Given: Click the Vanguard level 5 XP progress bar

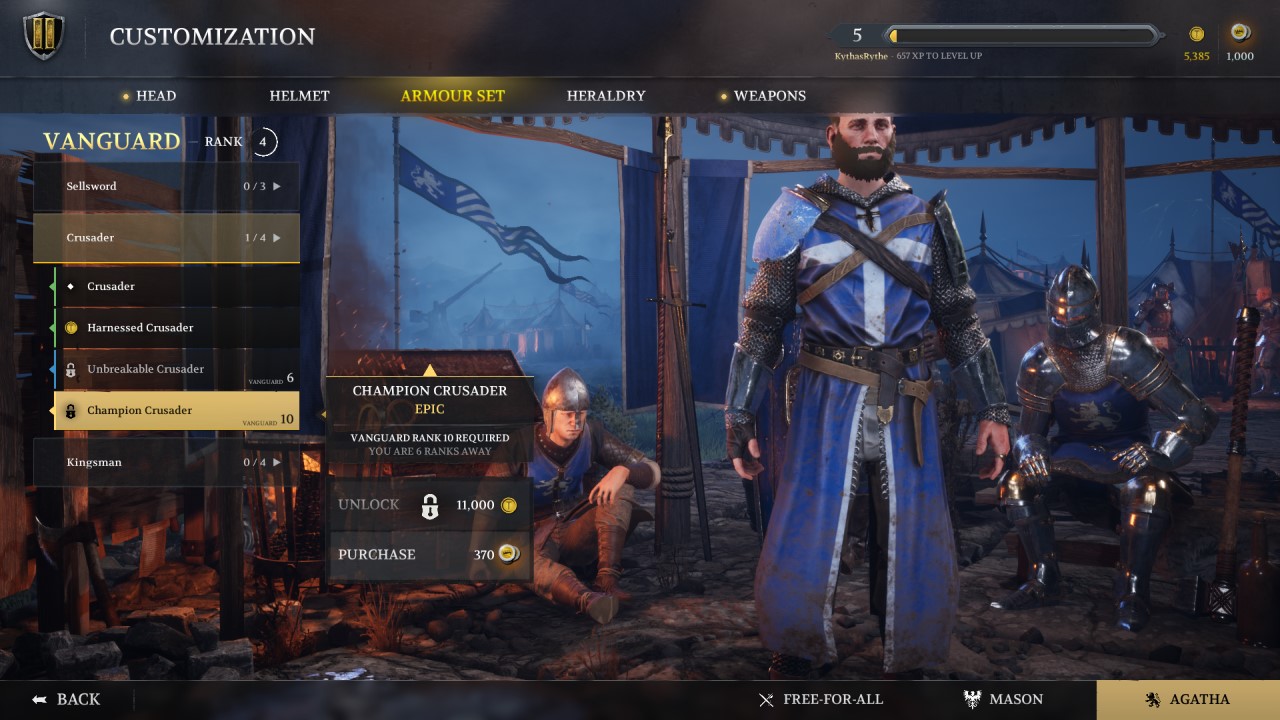Looking at the screenshot, I should coord(1015,33).
